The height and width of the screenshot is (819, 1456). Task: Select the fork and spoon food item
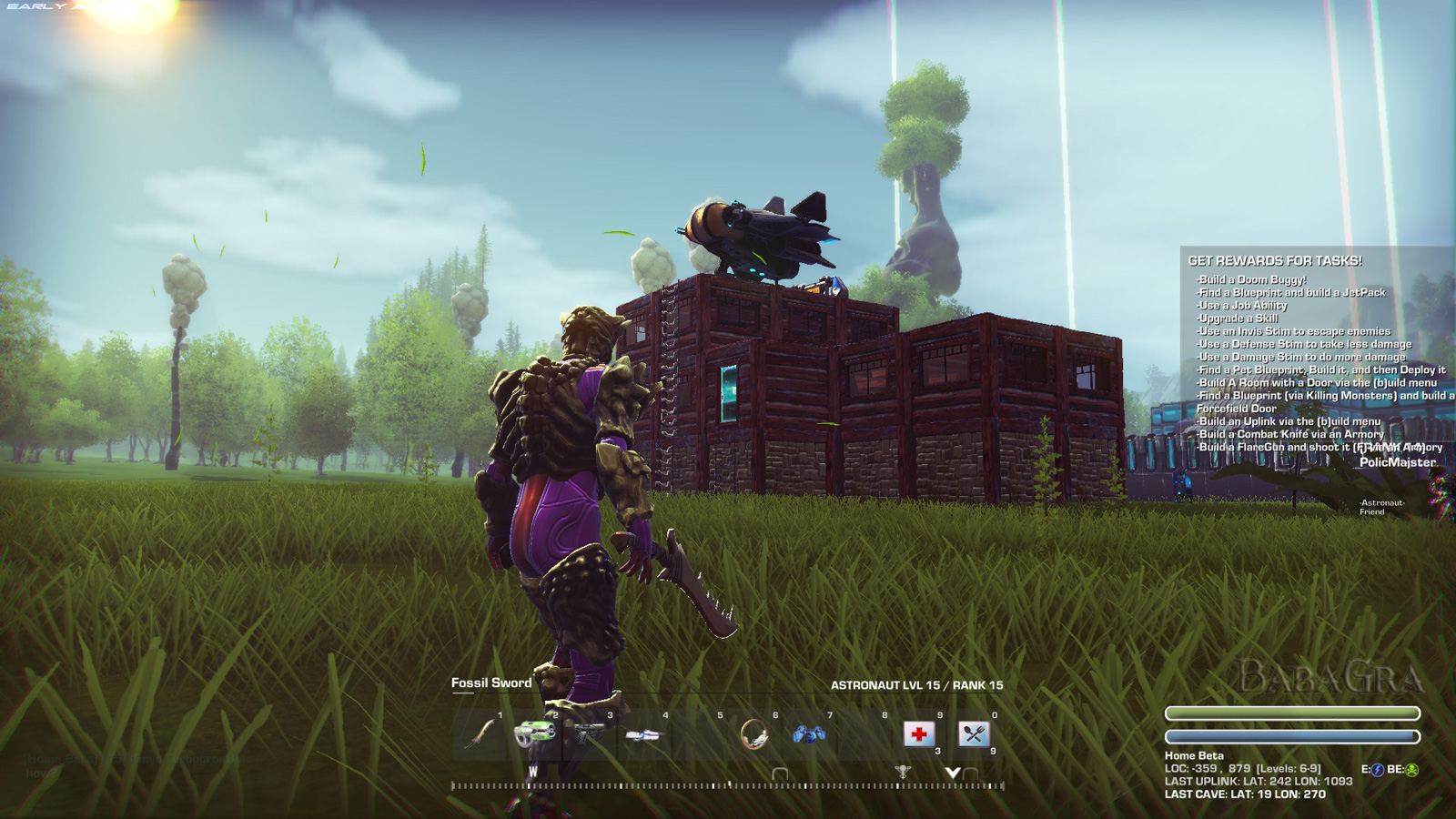973,733
